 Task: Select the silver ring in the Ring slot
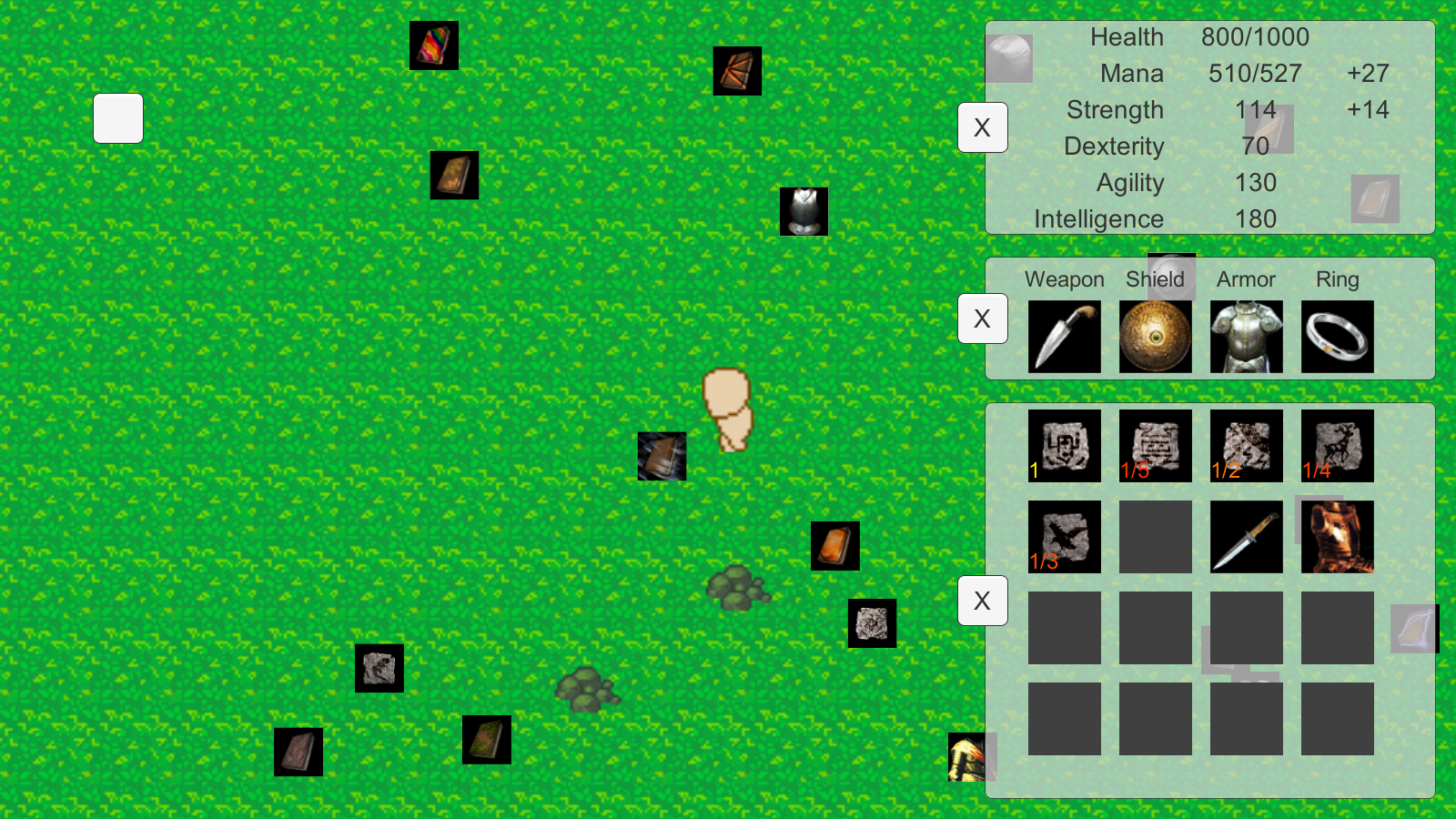1337,337
